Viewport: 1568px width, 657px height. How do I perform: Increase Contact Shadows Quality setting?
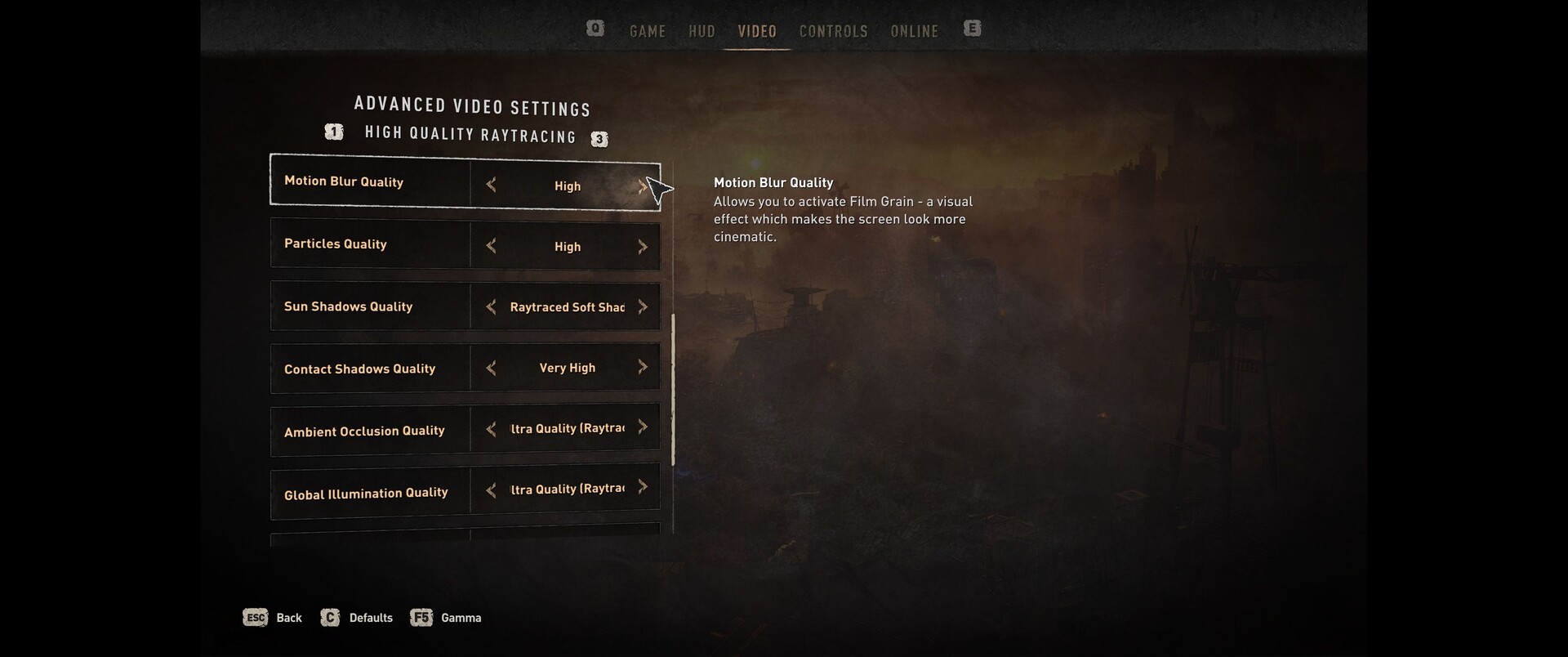click(643, 368)
